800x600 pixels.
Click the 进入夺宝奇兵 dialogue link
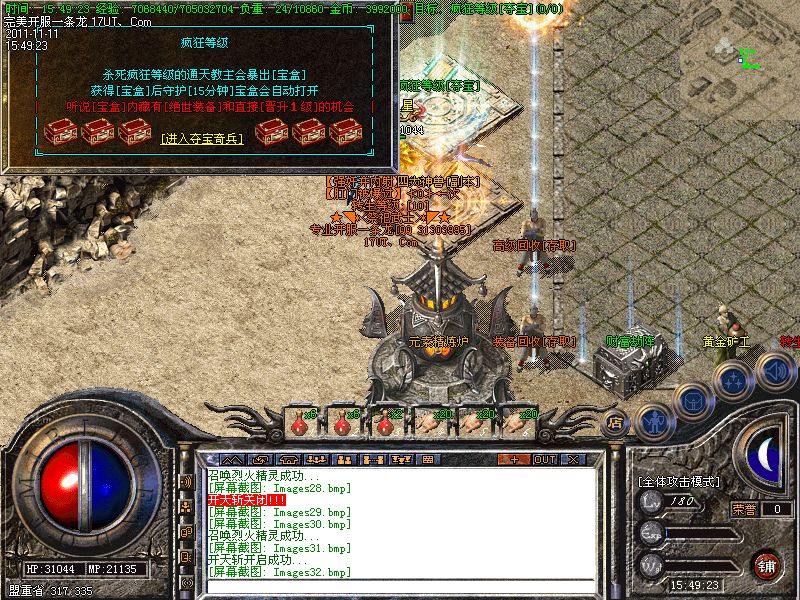201,140
